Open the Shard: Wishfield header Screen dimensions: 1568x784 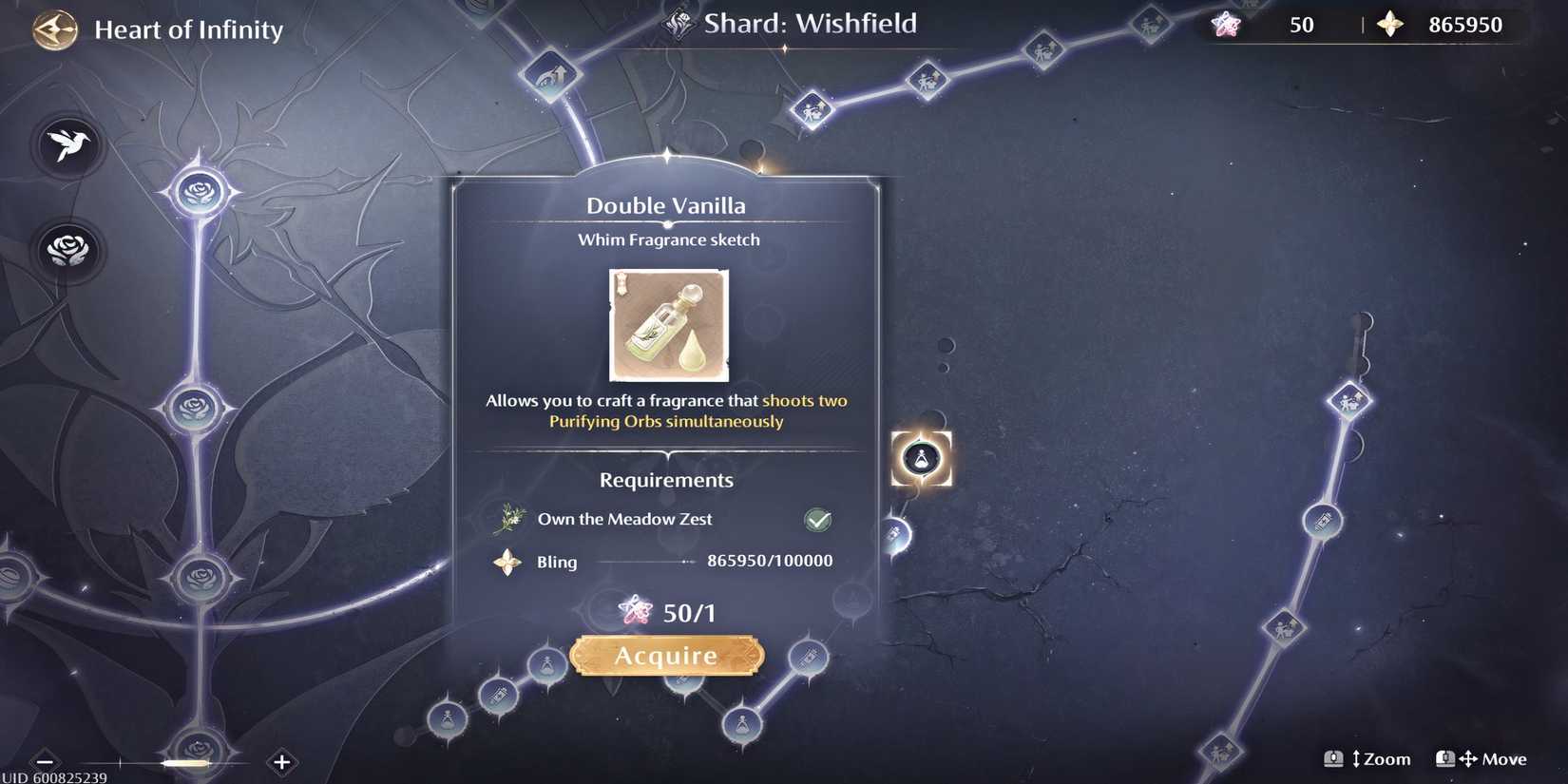[x=810, y=24]
